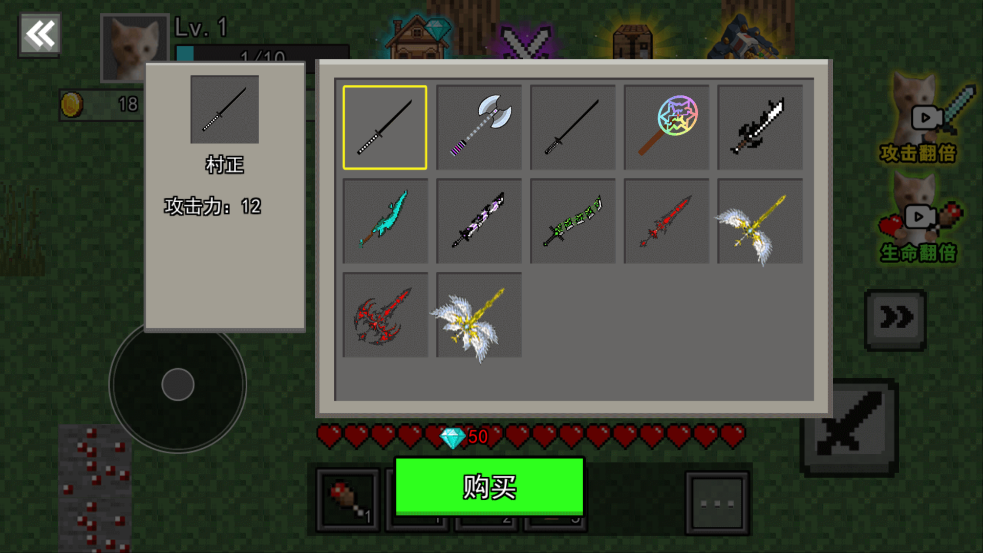Viewport: 983px width, 553px height.
Task: Pick the slim red sword
Action: click(667, 221)
